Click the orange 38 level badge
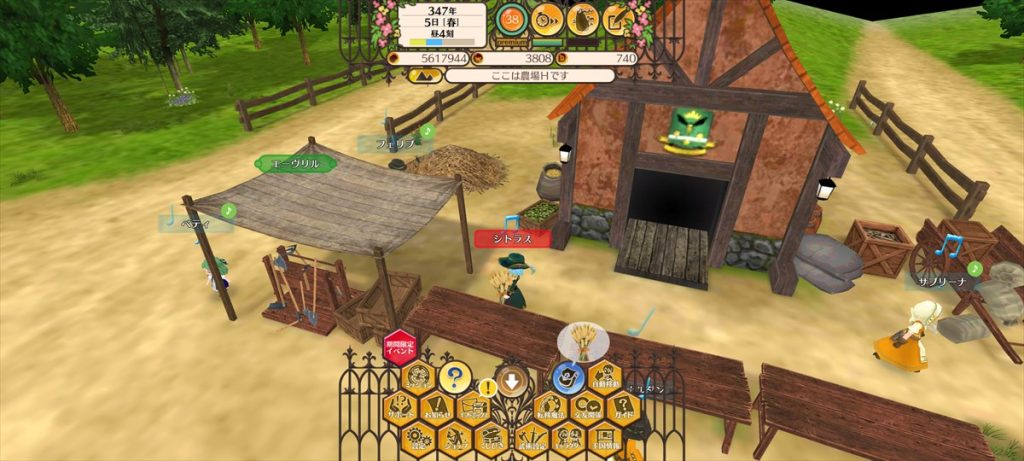Image resolution: width=1024 pixels, height=461 pixels. [511, 18]
